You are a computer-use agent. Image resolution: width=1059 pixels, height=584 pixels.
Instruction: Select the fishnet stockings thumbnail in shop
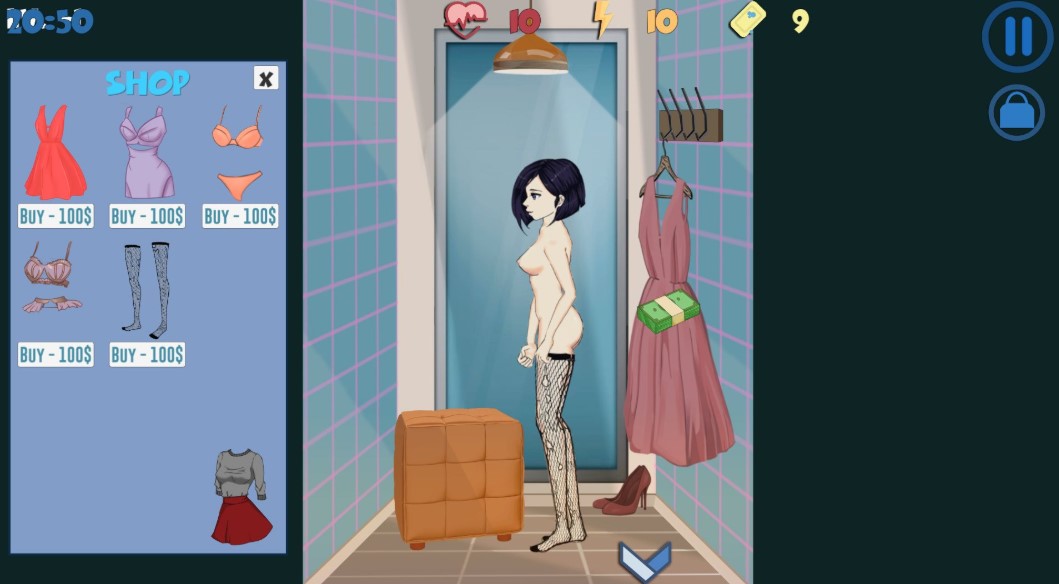pyautogui.click(x=147, y=289)
